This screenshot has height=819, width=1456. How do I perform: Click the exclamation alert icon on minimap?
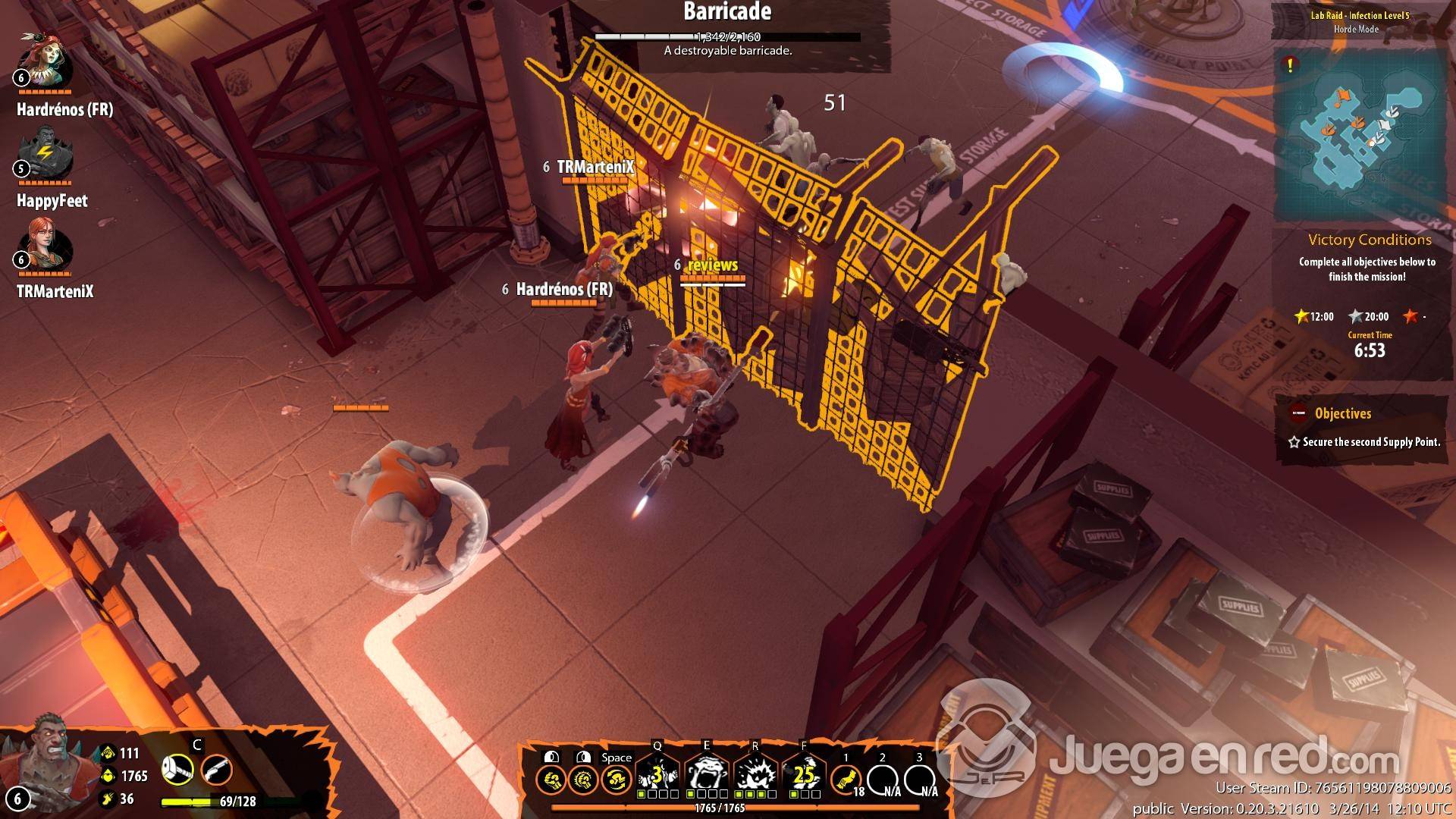click(x=1290, y=65)
